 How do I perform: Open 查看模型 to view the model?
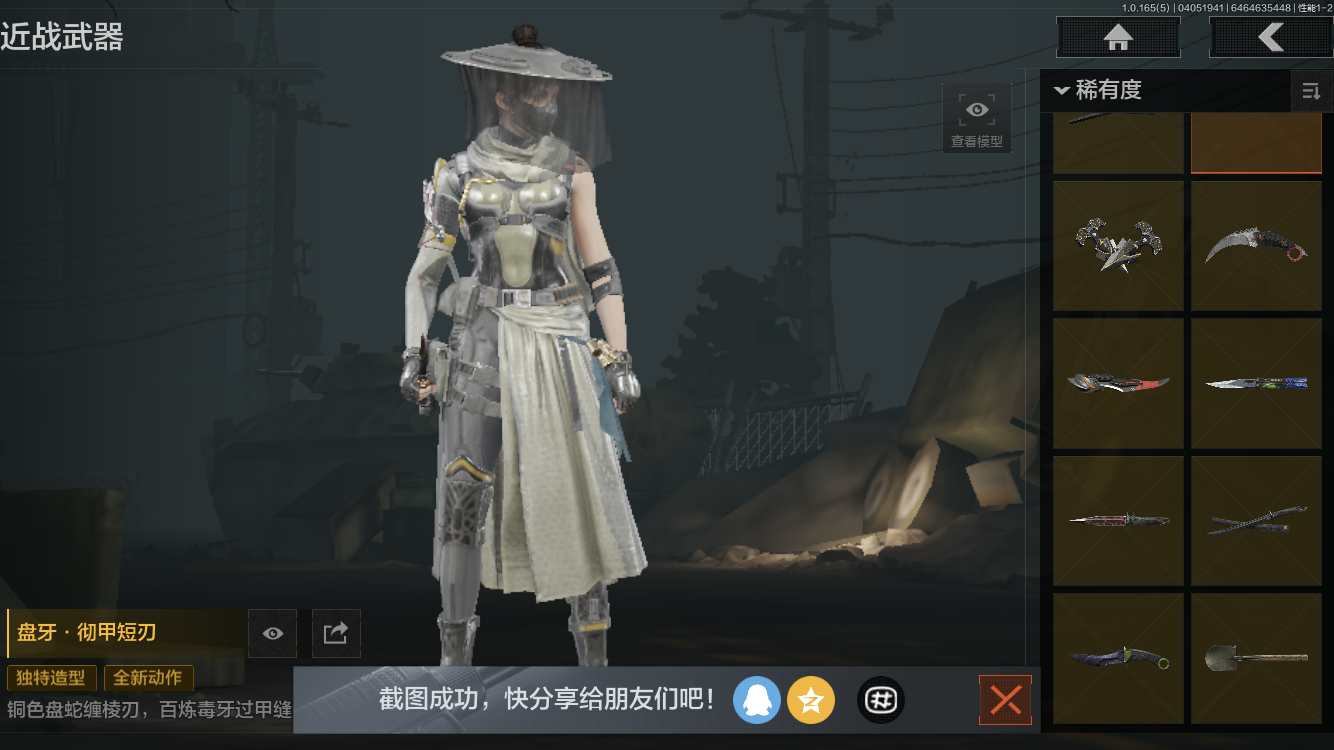tap(976, 116)
